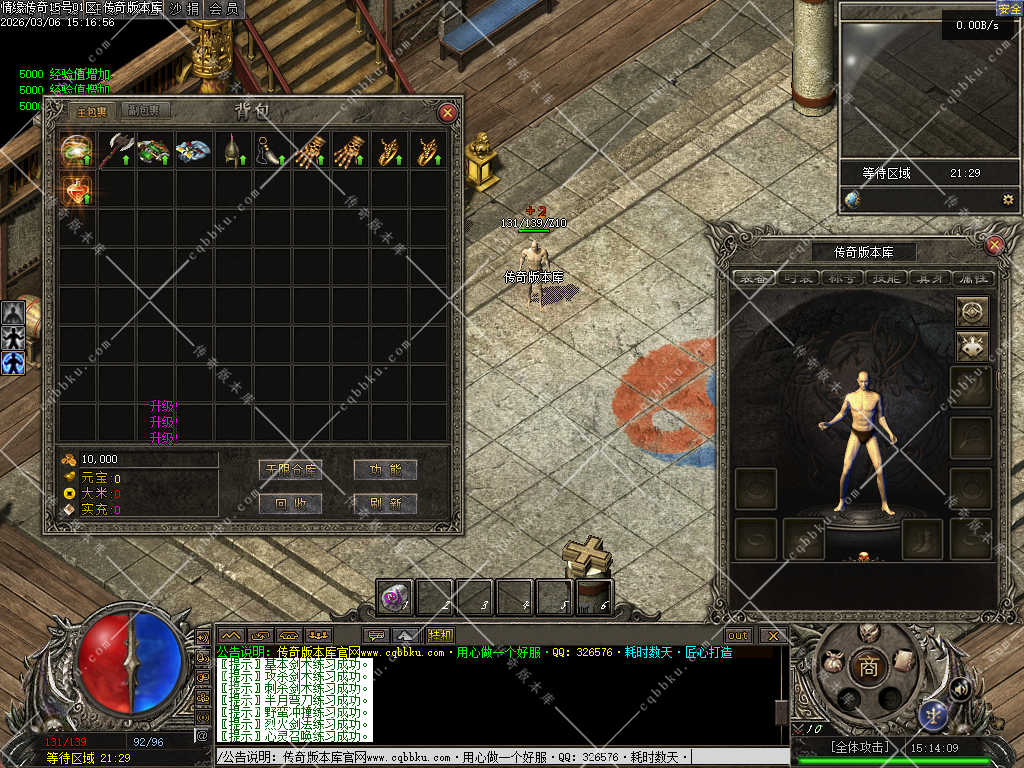Close the backpack window
Screen dimensions: 1024x768
coord(448,113)
